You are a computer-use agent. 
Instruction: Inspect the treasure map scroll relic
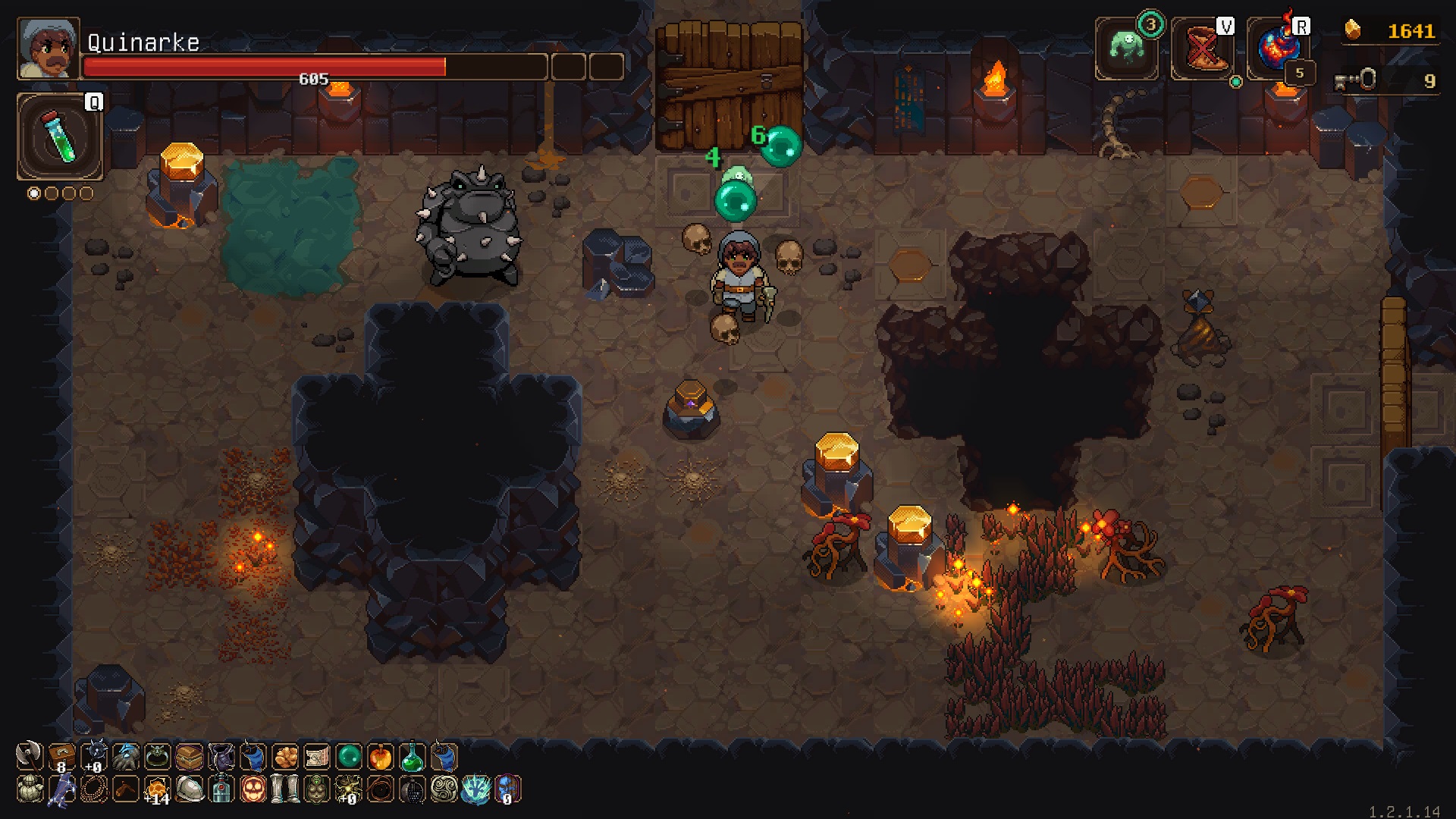[x=316, y=756]
